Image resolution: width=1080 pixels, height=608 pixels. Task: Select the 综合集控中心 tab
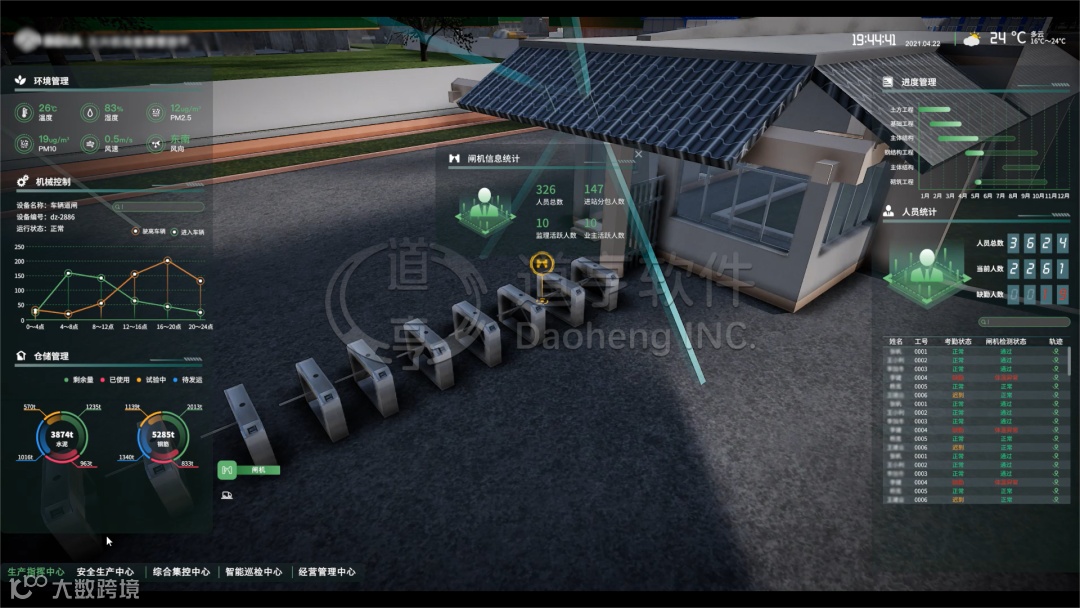tap(181, 572)
